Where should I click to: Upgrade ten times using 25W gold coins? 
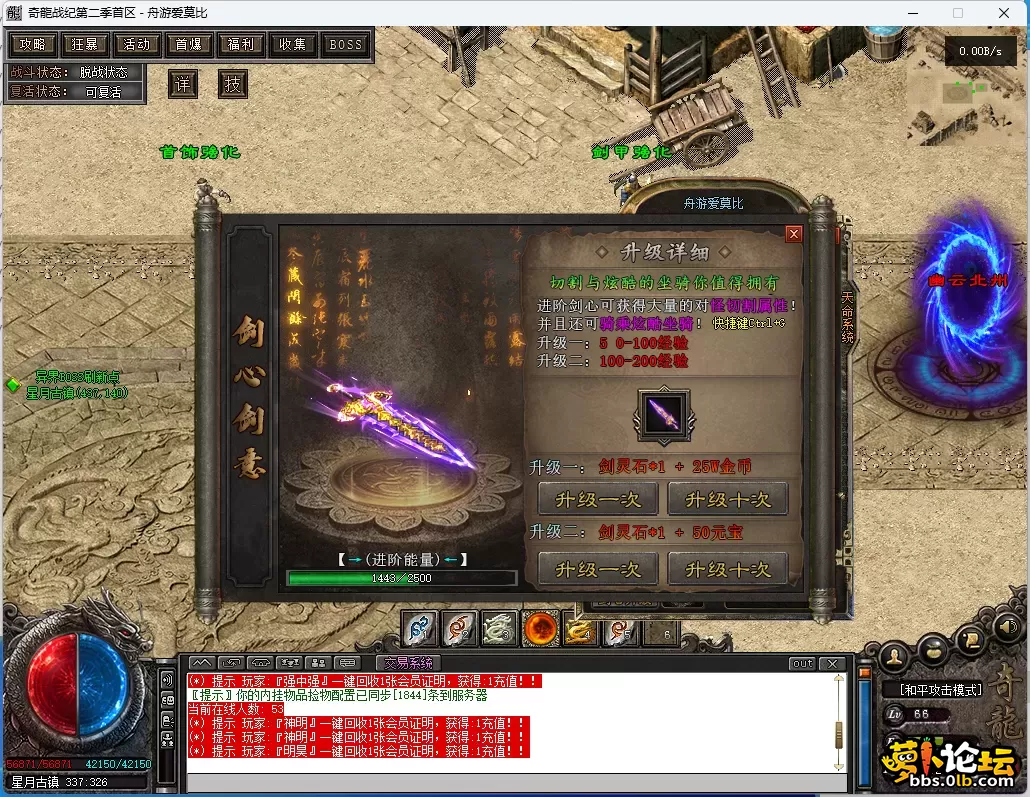727,498
